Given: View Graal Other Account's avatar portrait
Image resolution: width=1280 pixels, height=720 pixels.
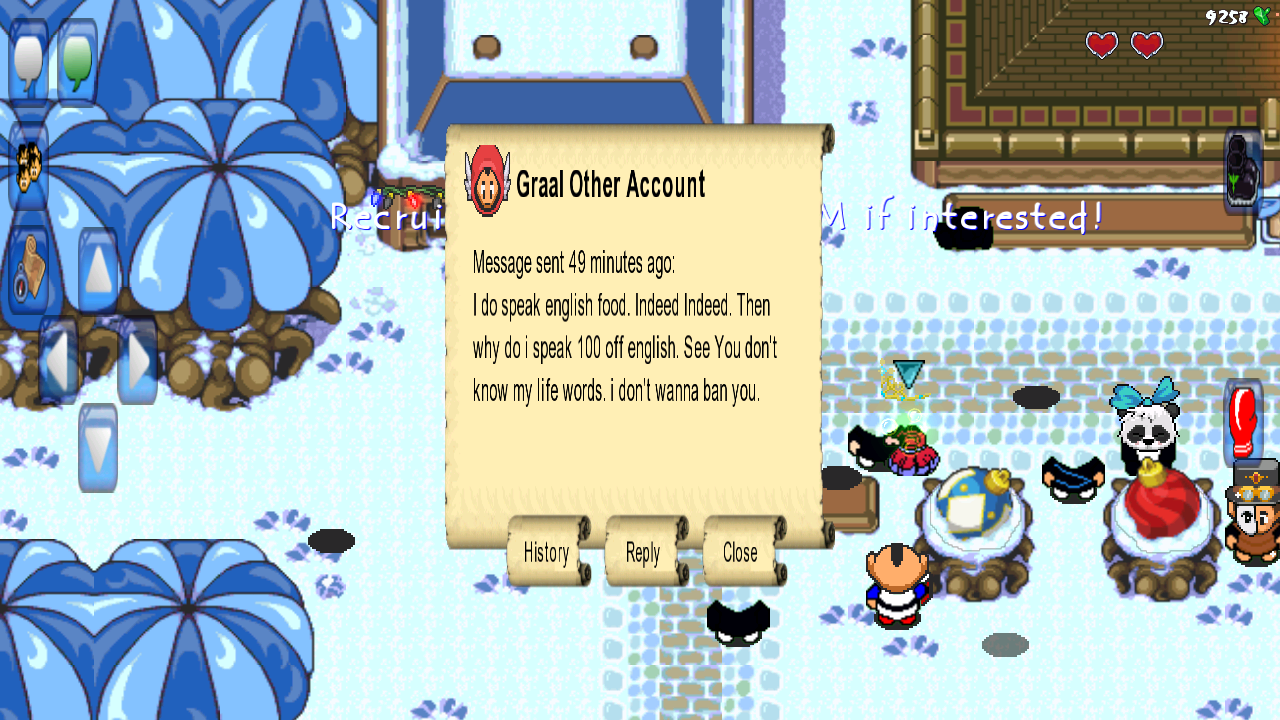Looking at the screenshot, I should (487, 181).
